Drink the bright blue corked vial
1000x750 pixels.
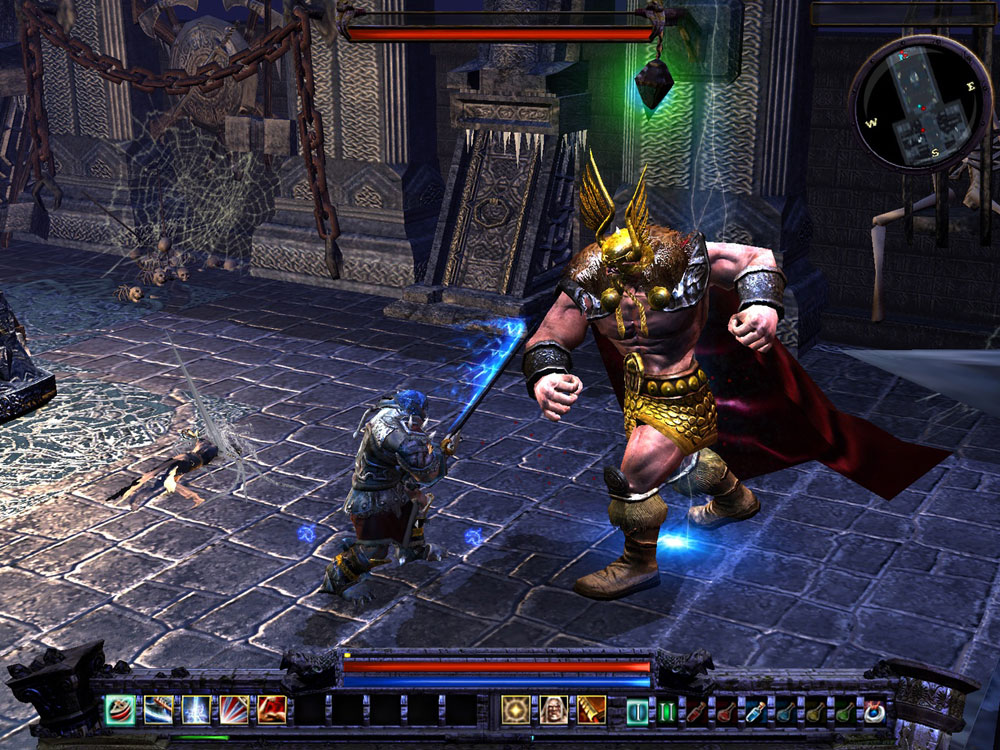click(756, 711)
